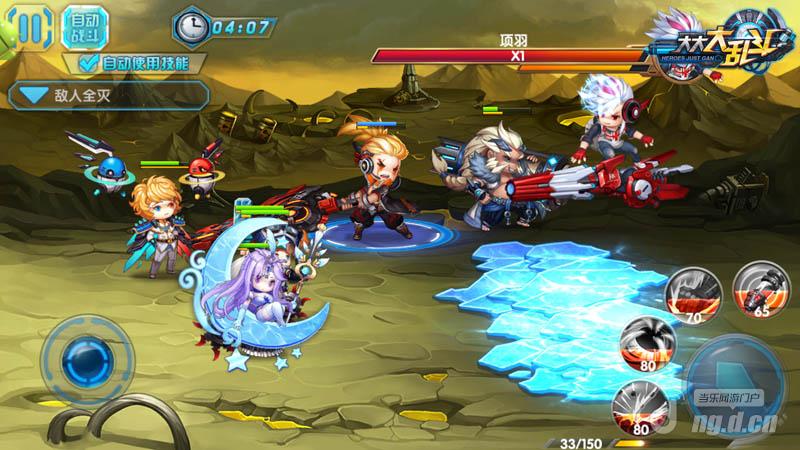Trigger the bottom burst impact skill

point(640,407)
